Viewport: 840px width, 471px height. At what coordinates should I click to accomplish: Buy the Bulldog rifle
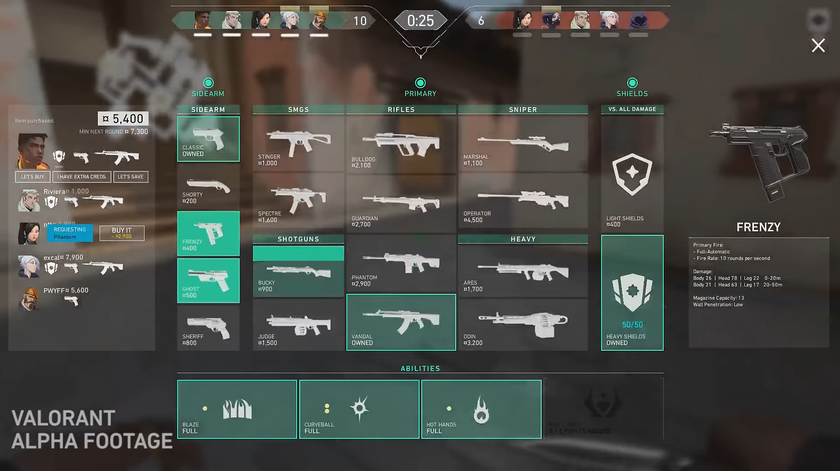[400, 145]
